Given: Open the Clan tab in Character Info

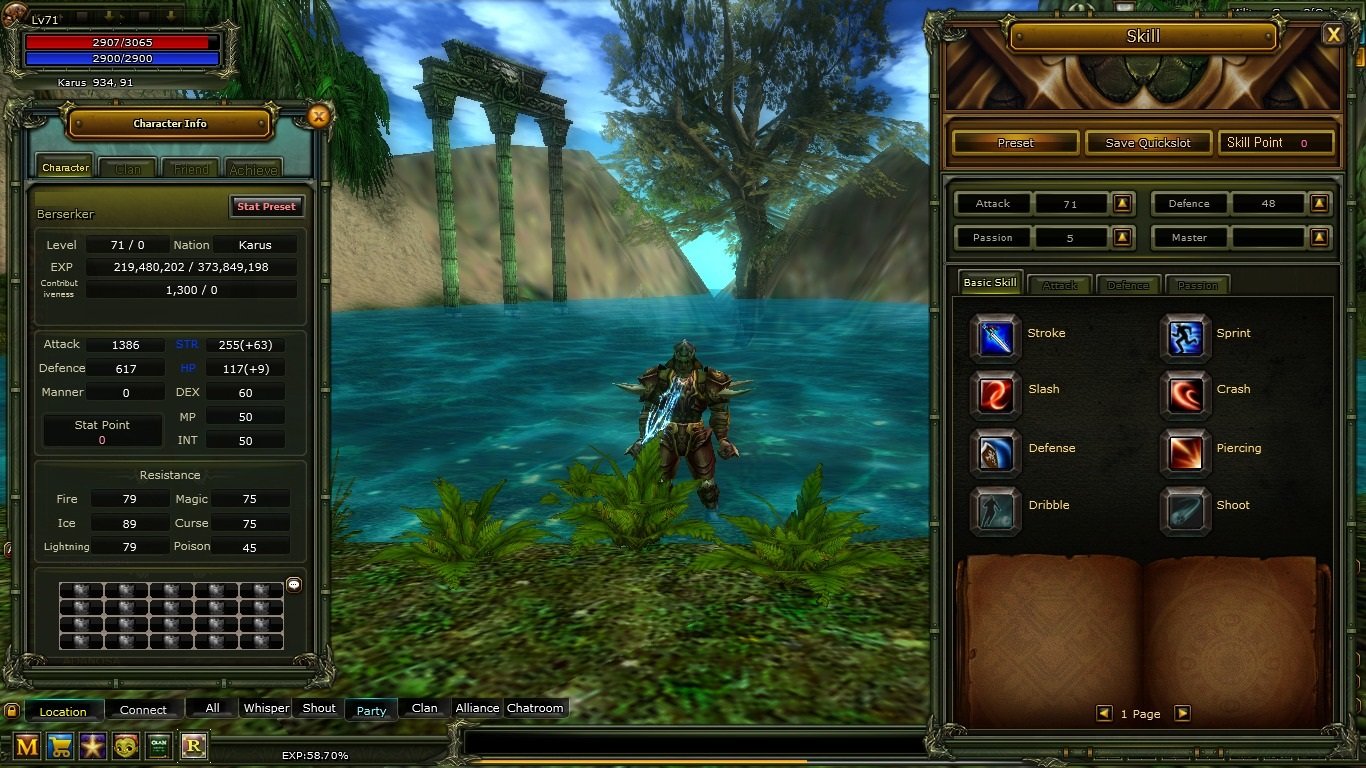Looking at the screenshot, I should click(x=127, y=169).
